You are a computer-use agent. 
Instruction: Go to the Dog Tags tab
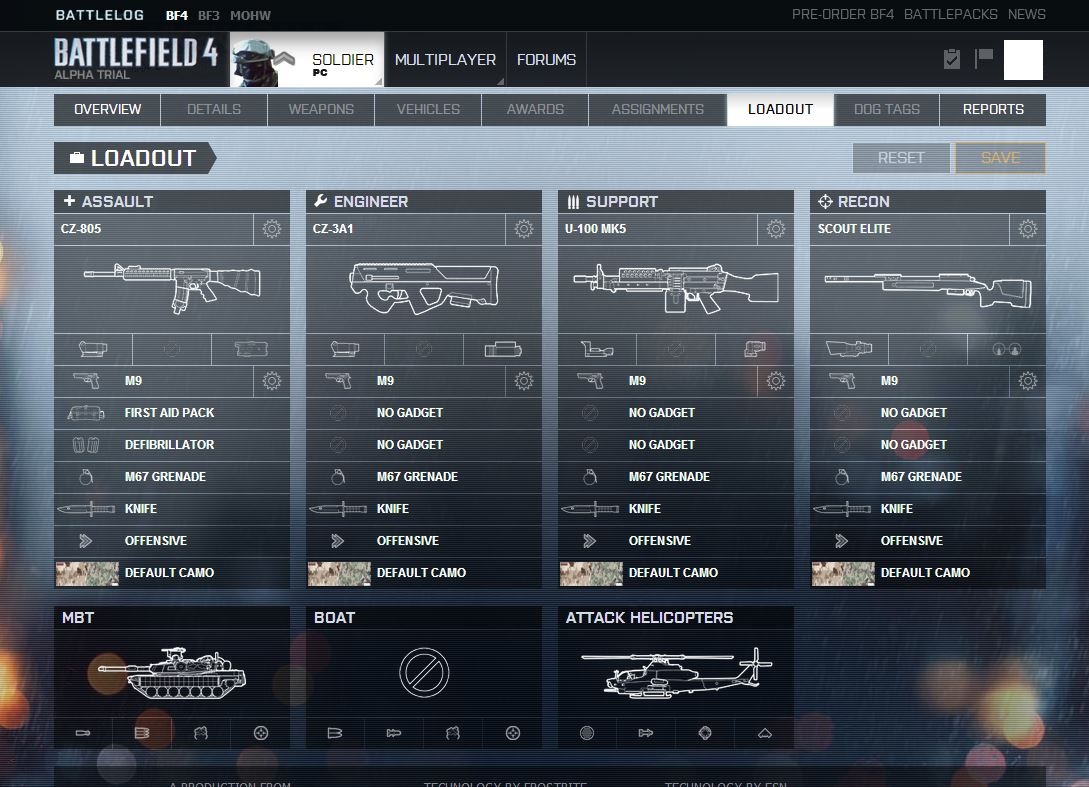pyautogui.click(x=886, y=109)
